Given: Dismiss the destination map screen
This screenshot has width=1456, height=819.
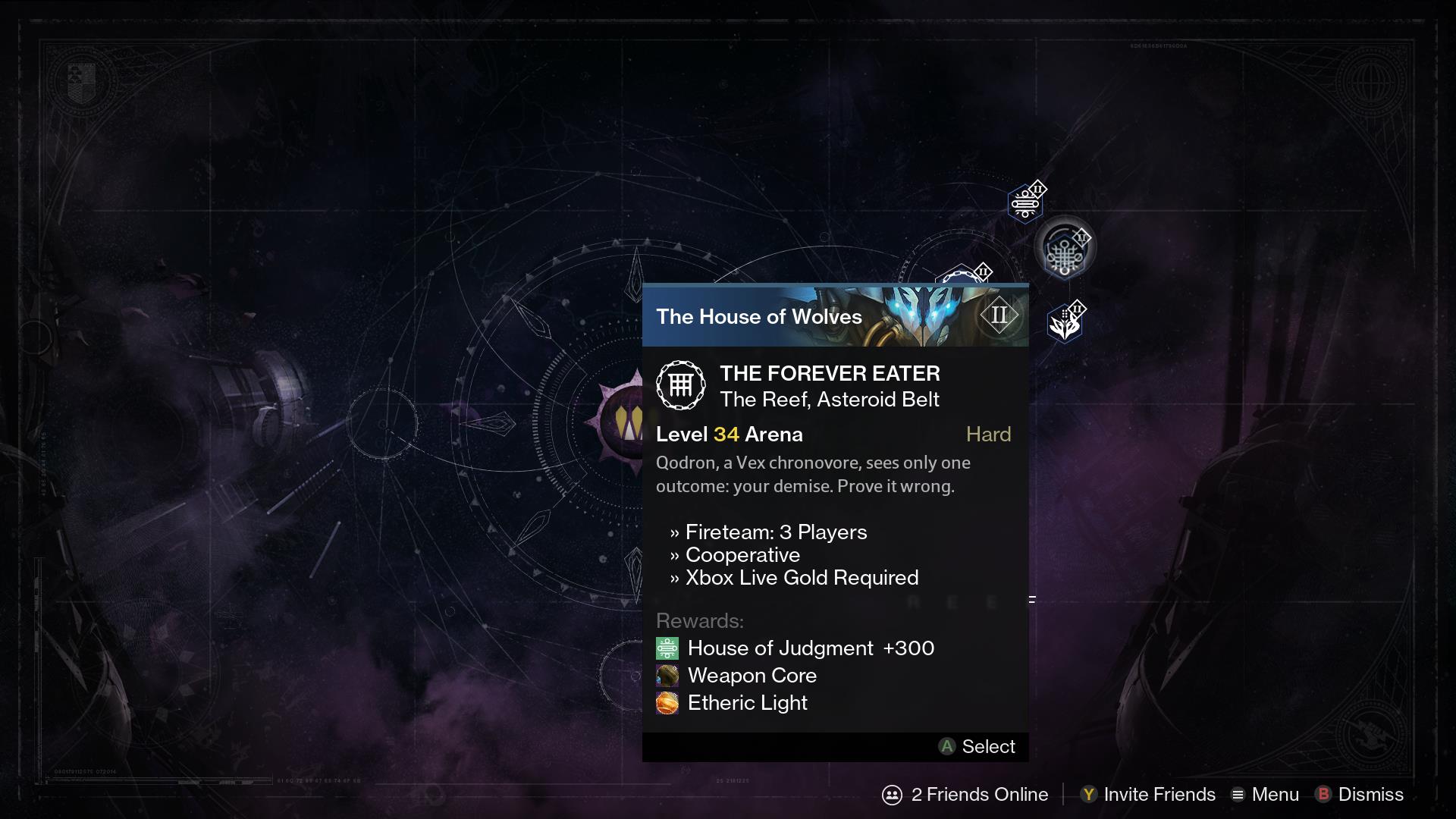Looking at the screenshot, I should coord(1360,794).
